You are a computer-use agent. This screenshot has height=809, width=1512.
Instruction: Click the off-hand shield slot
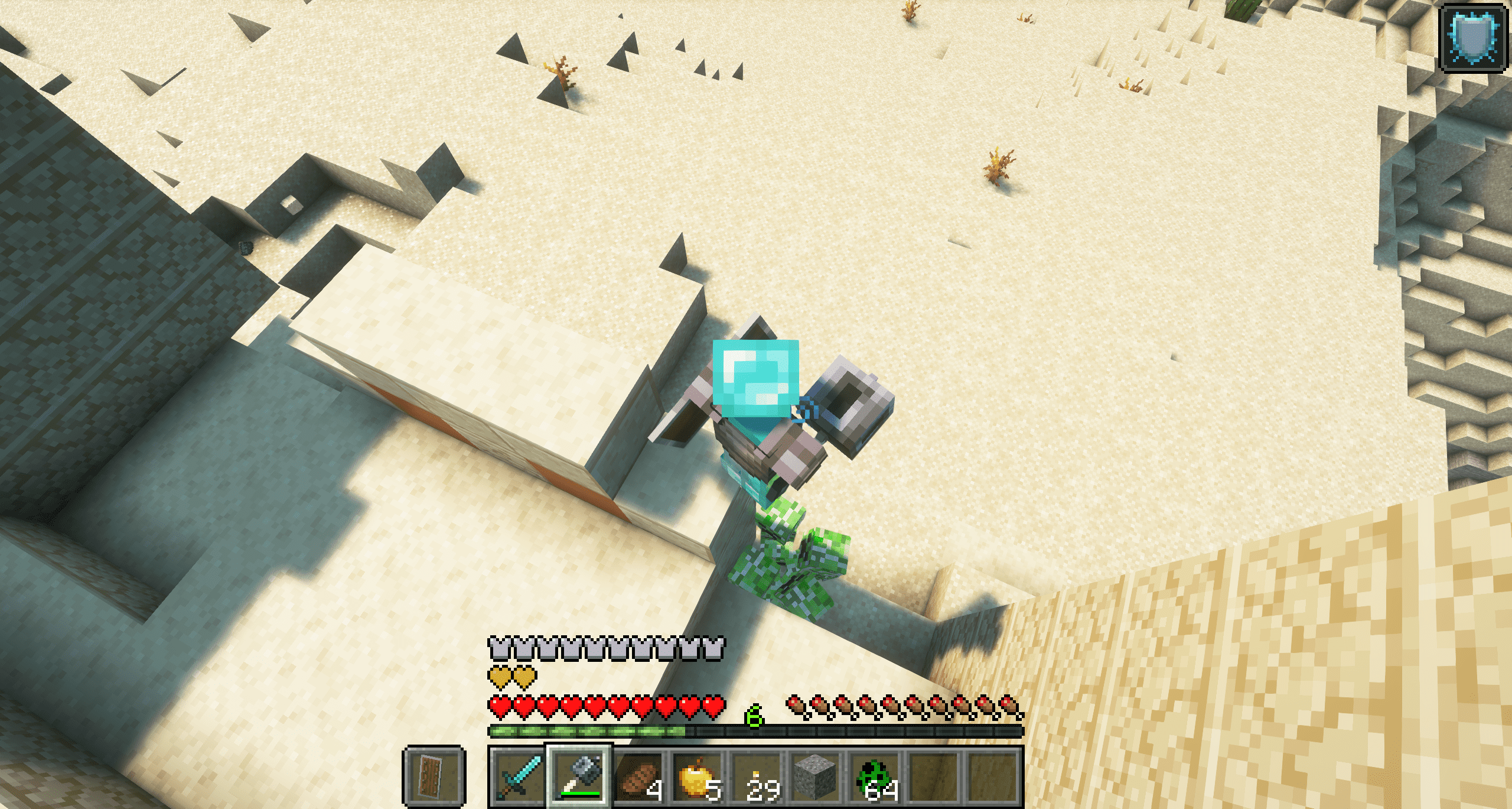click(434, 776)
